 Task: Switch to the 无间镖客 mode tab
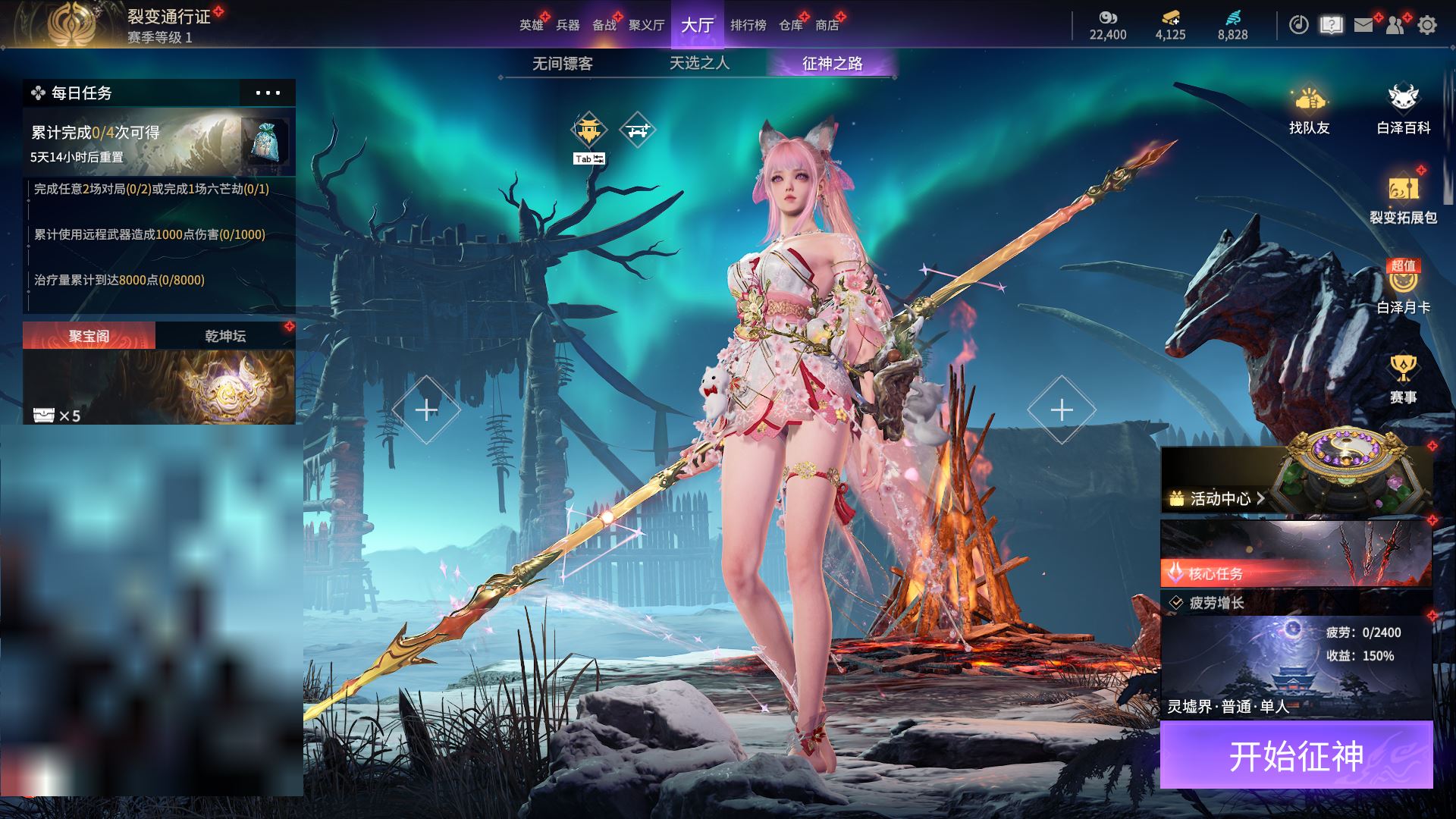point(562,64)
